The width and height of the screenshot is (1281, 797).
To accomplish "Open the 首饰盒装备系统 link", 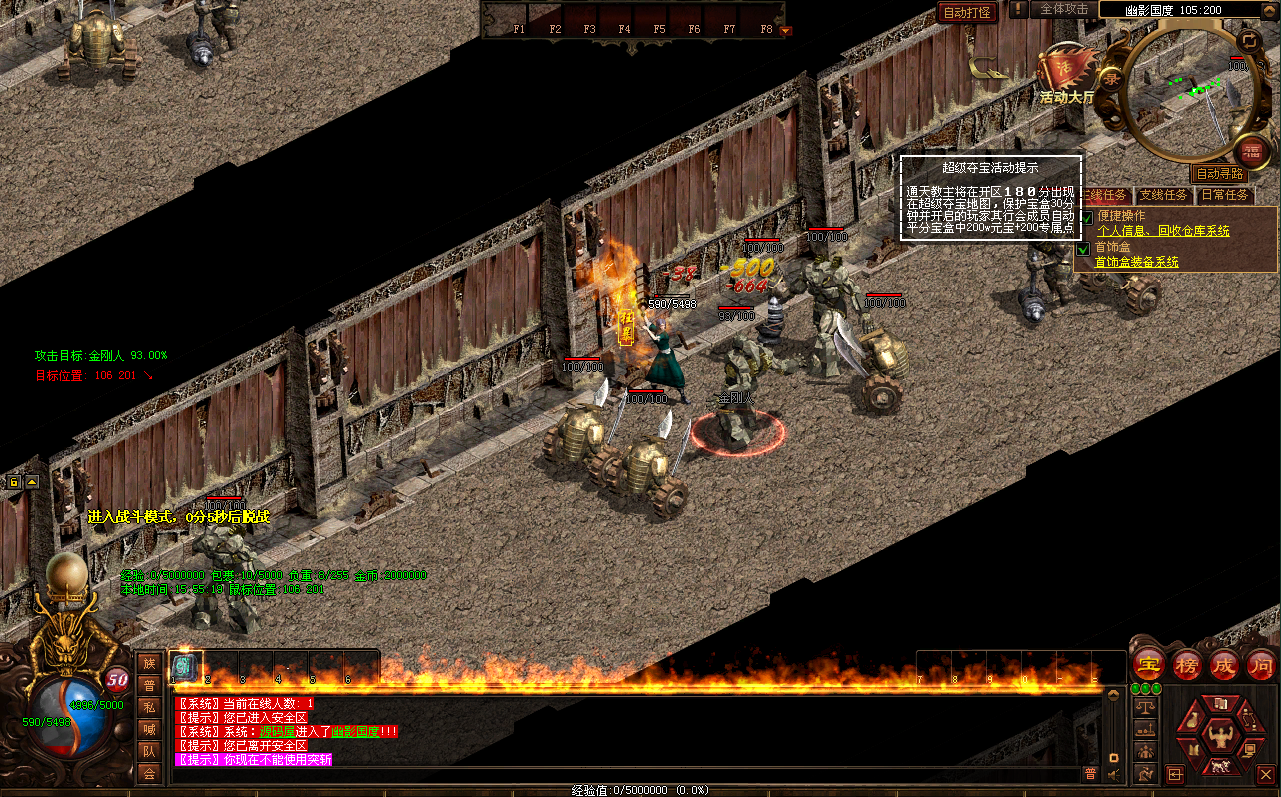I will pos(1137,262).
